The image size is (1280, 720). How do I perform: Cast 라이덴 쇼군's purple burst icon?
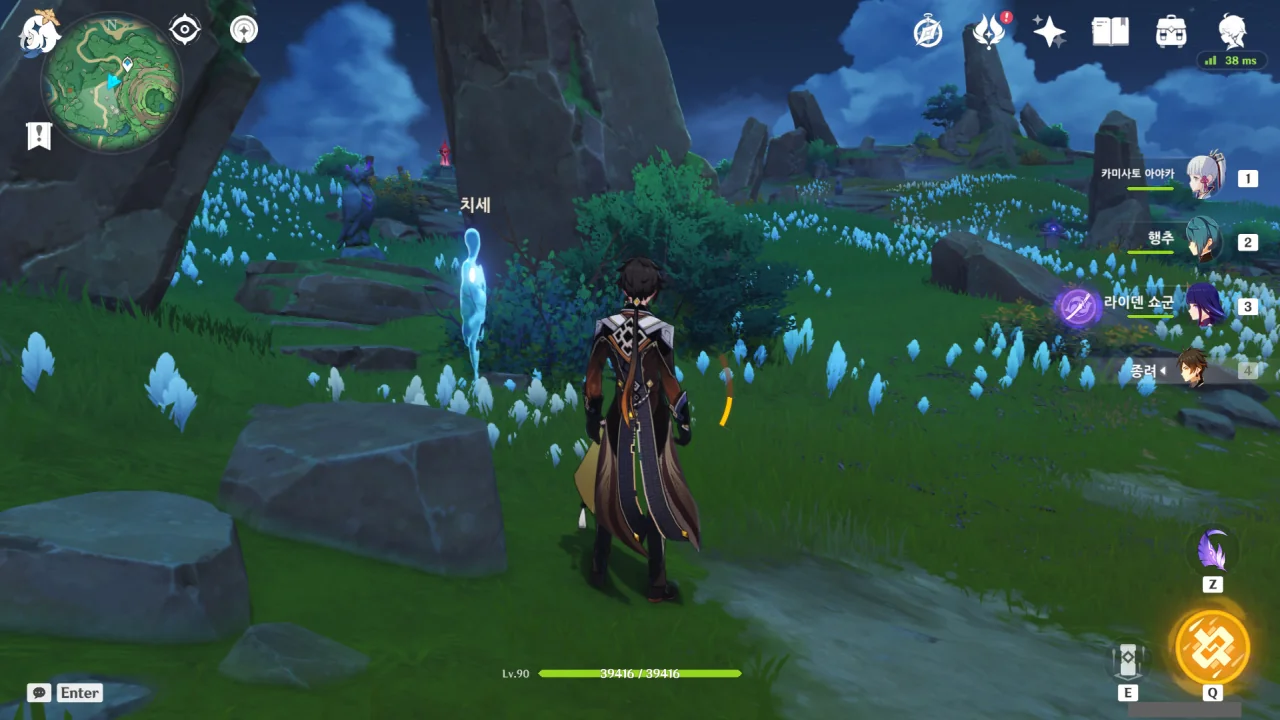coord(1078,307)
